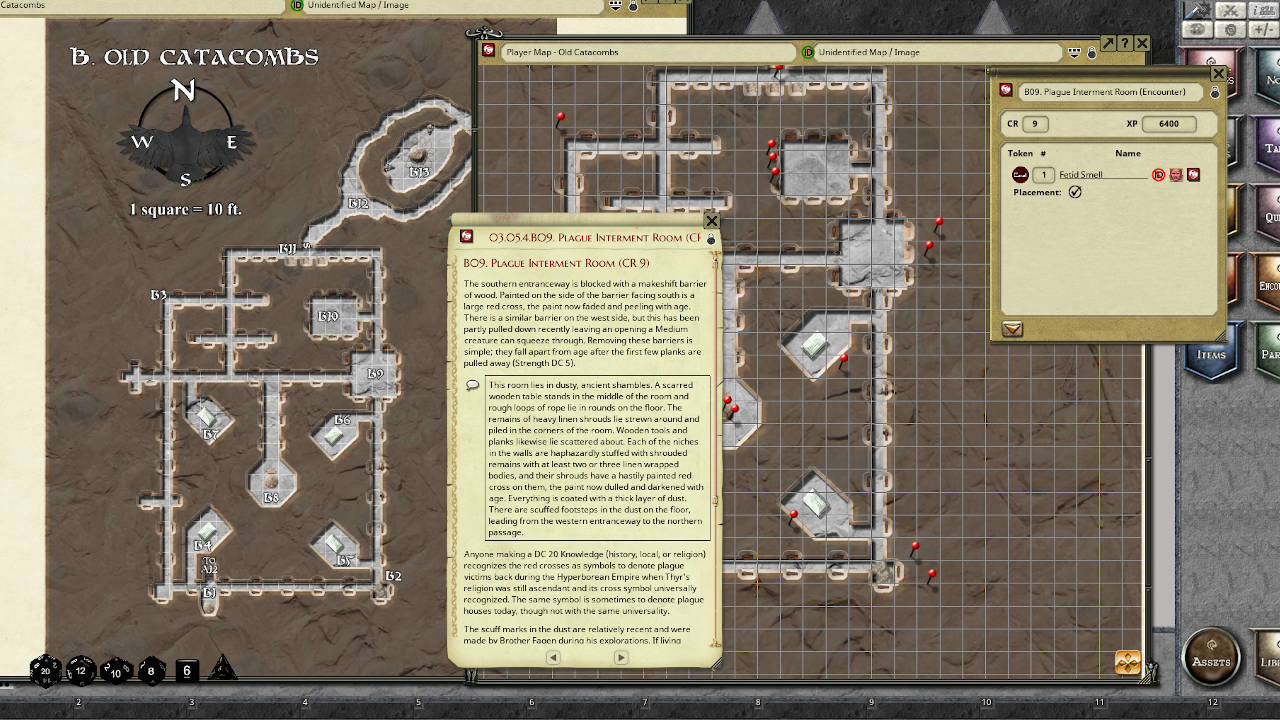Uncheck the Placement checkbox
This screenshot has width=1280, height=720.
(1076, 192)
